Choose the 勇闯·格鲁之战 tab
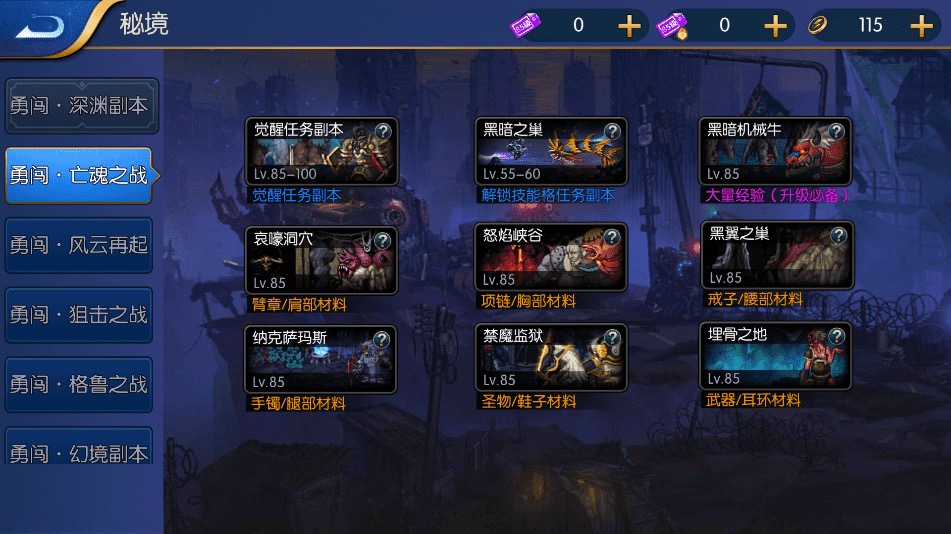The width and height of the screenshot is (951, 534). (79, 385)
